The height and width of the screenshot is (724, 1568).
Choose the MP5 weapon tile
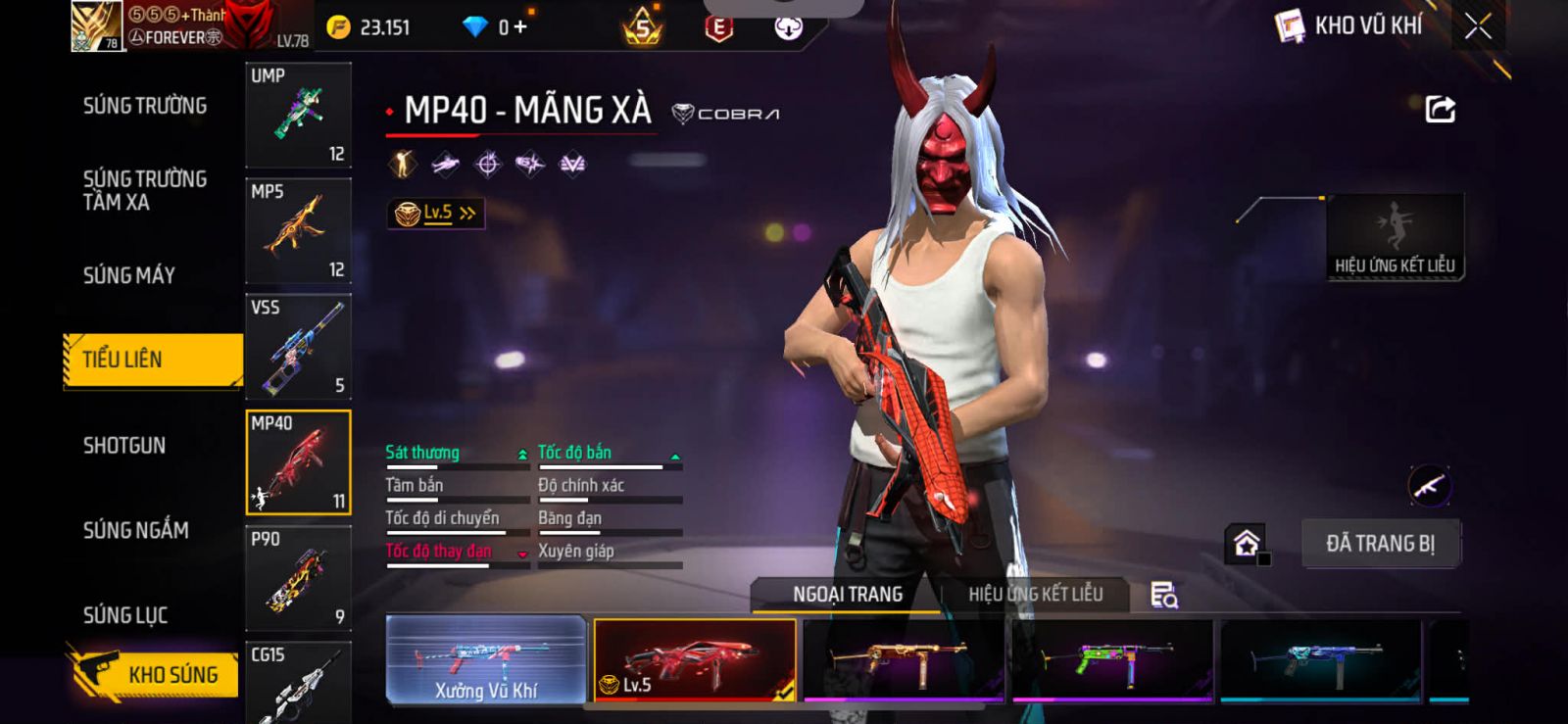298,230
